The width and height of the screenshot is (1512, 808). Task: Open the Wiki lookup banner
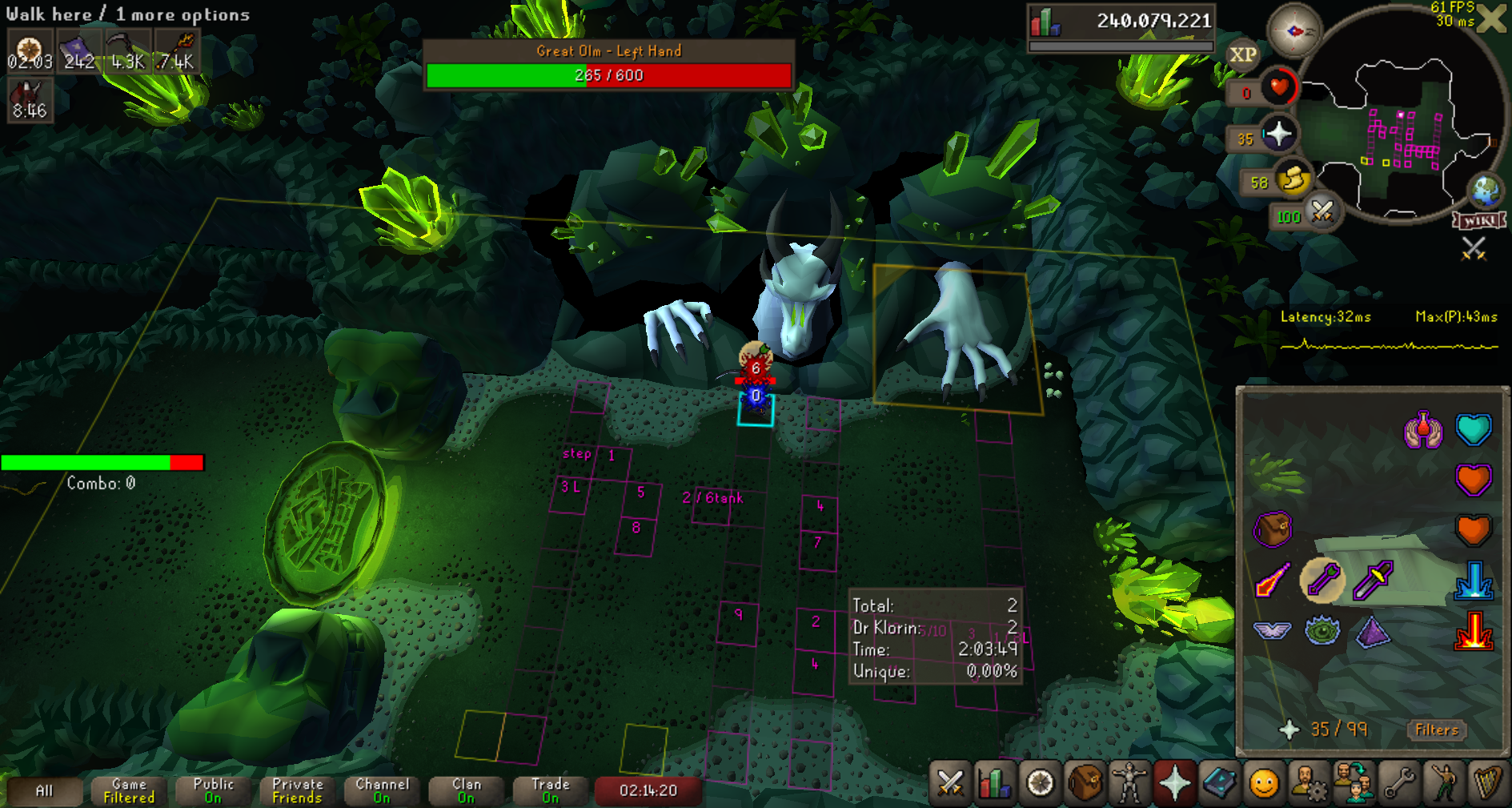pyautogui.click(x=1479, y=220)
